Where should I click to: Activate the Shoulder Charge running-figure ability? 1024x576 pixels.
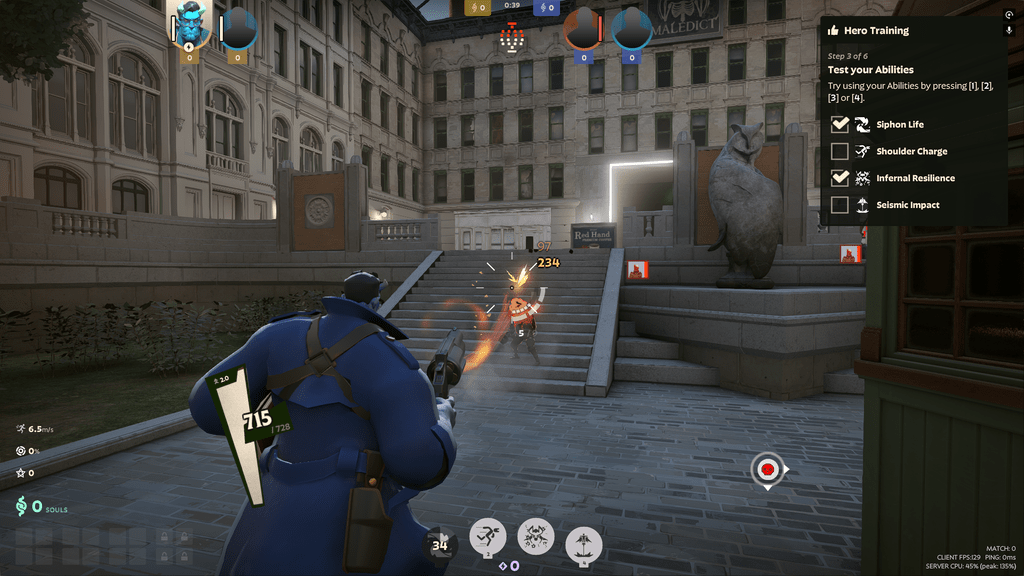tap(488, 535)
